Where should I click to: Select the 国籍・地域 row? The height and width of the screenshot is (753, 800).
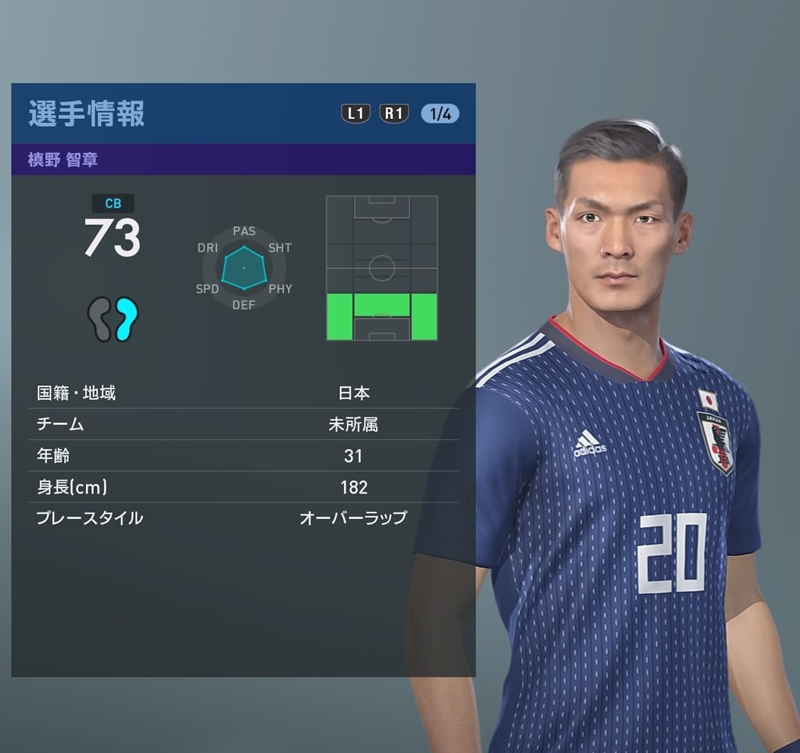point(243,393)
